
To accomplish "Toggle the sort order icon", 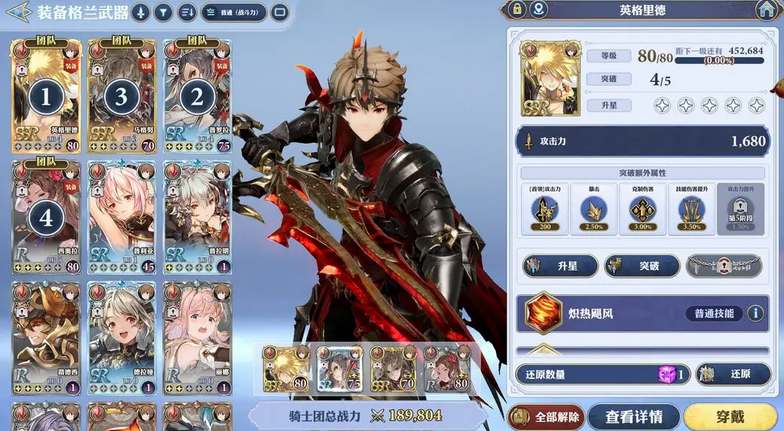I will tap(187, 13).
